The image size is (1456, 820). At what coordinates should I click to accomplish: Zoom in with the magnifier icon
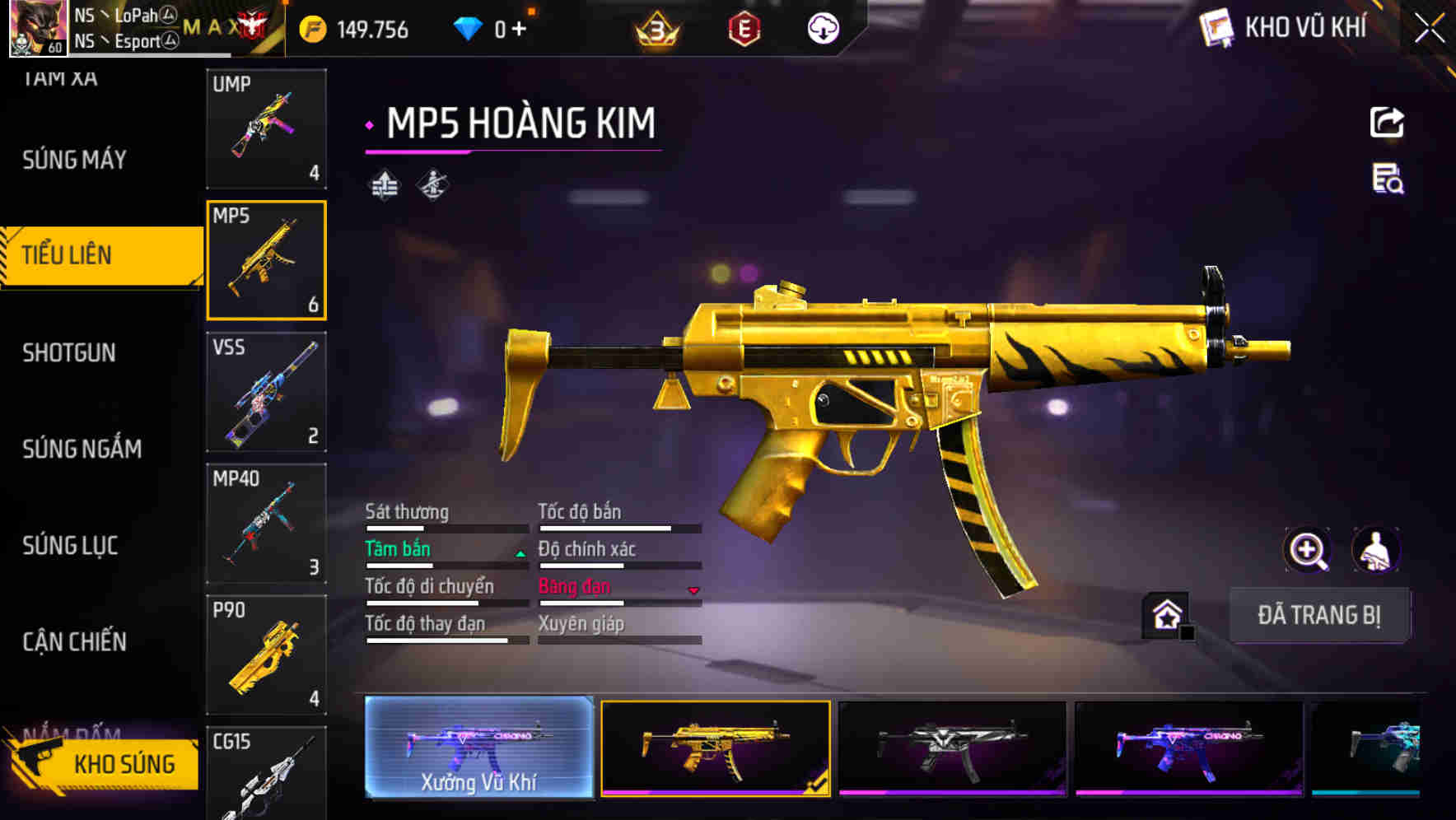coord(1307,550)
